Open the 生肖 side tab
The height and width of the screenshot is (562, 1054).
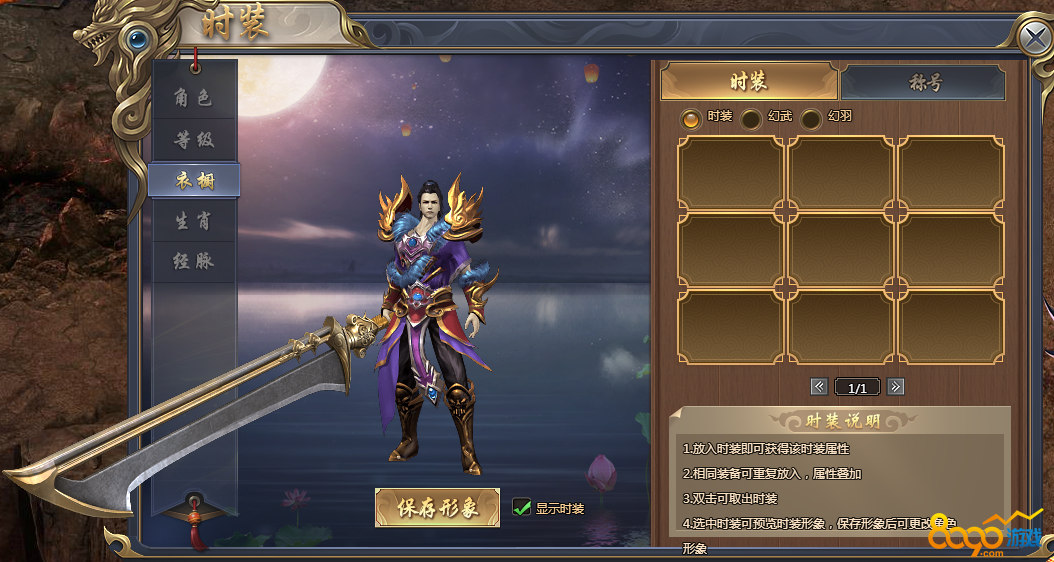[x=194, y=221]
